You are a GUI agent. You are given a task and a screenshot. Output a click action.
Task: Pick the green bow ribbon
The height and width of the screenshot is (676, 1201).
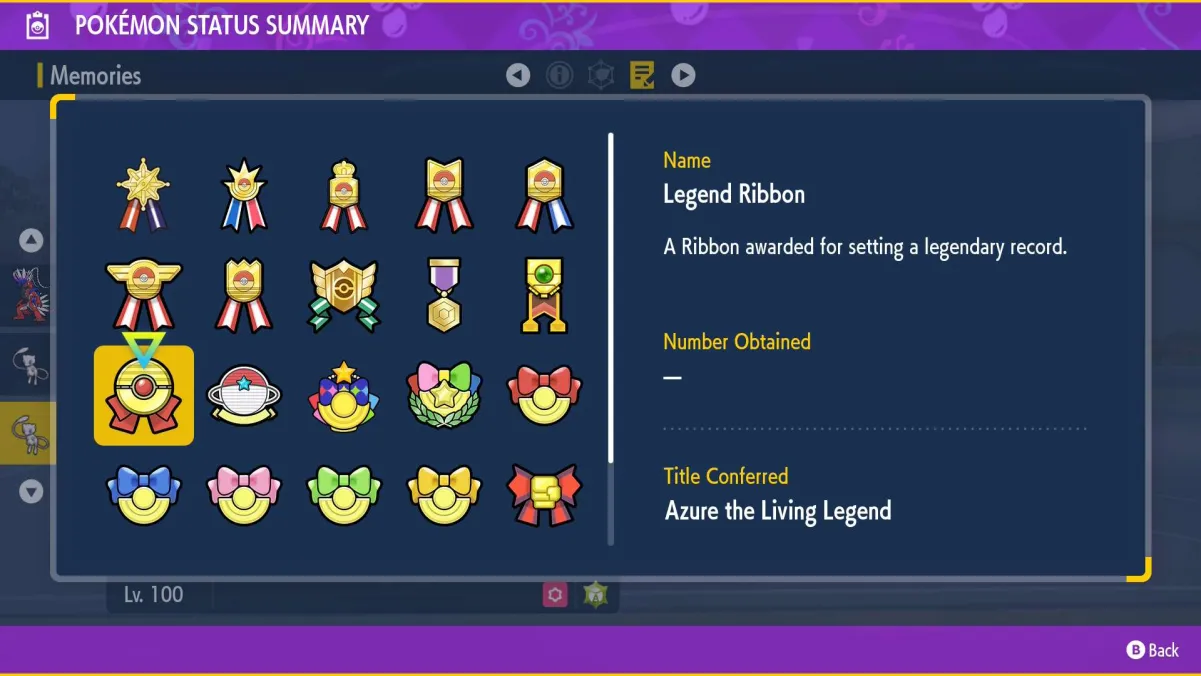click(x=344, y=494)
